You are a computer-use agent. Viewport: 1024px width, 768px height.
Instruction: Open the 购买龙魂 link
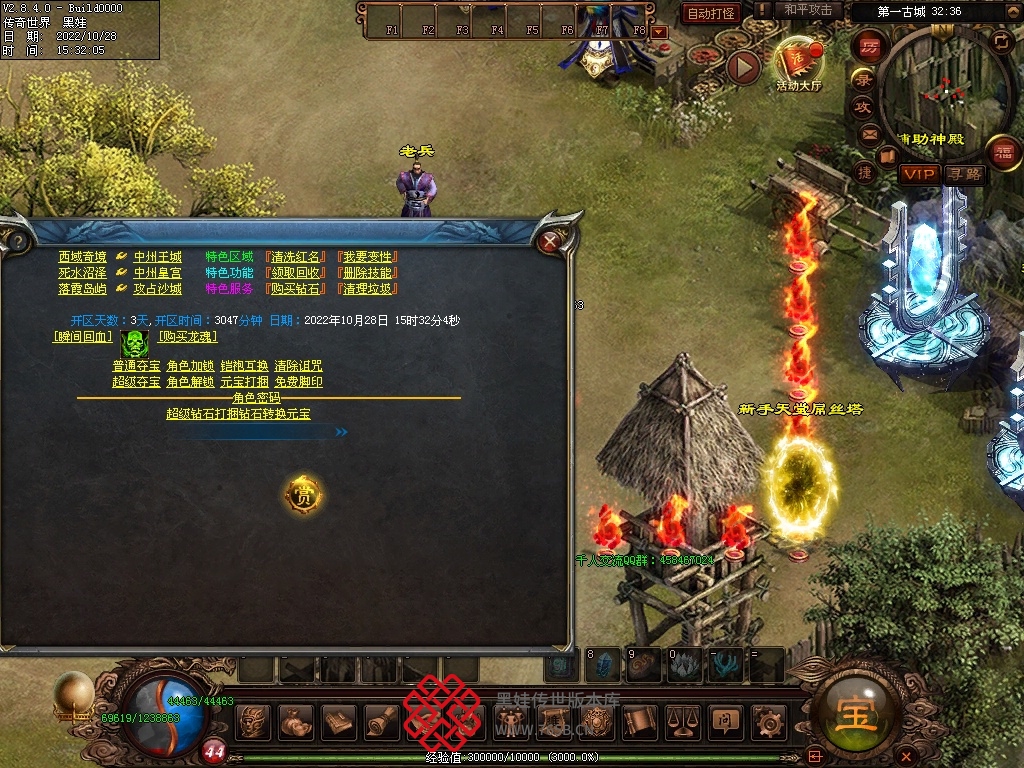click(188, 337)
